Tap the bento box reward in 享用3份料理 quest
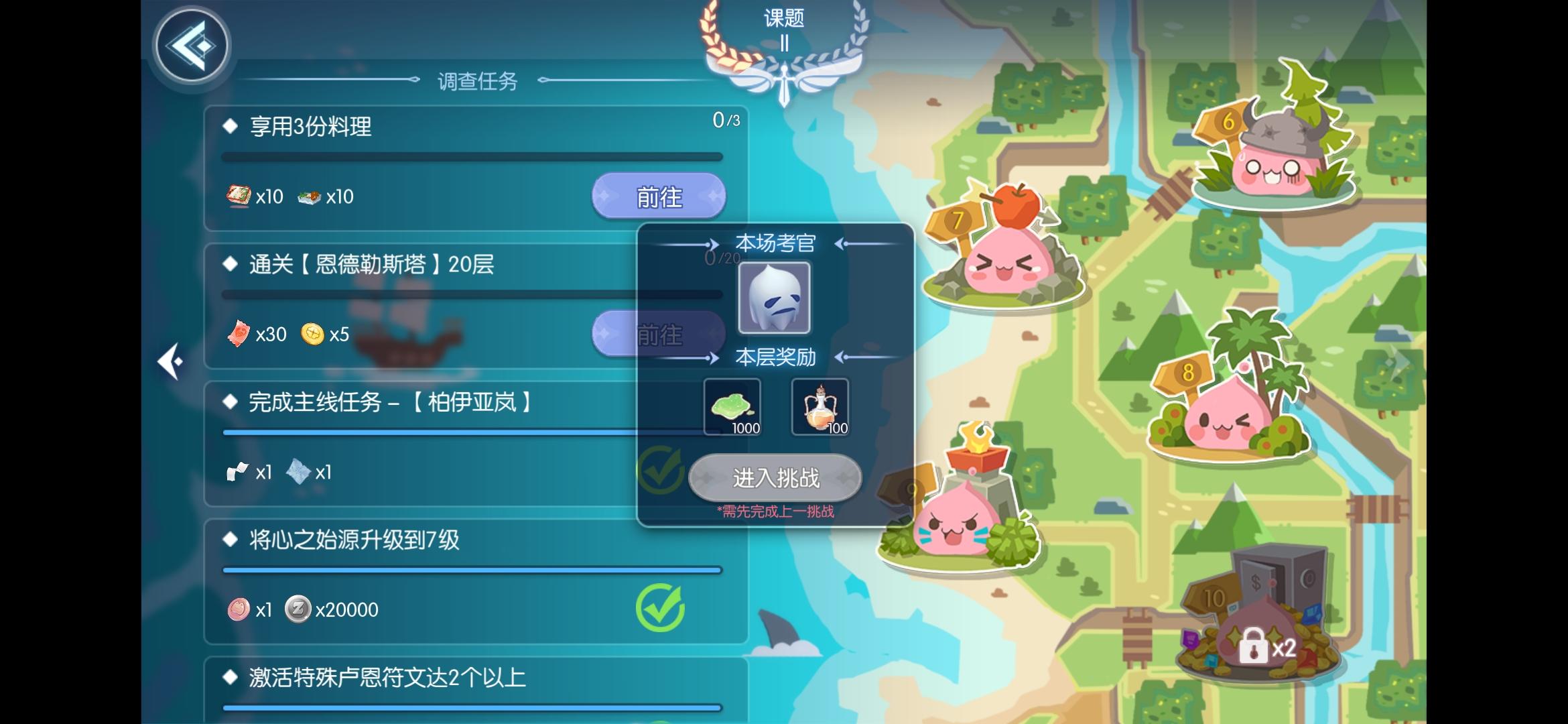 [x=238, y=196]
